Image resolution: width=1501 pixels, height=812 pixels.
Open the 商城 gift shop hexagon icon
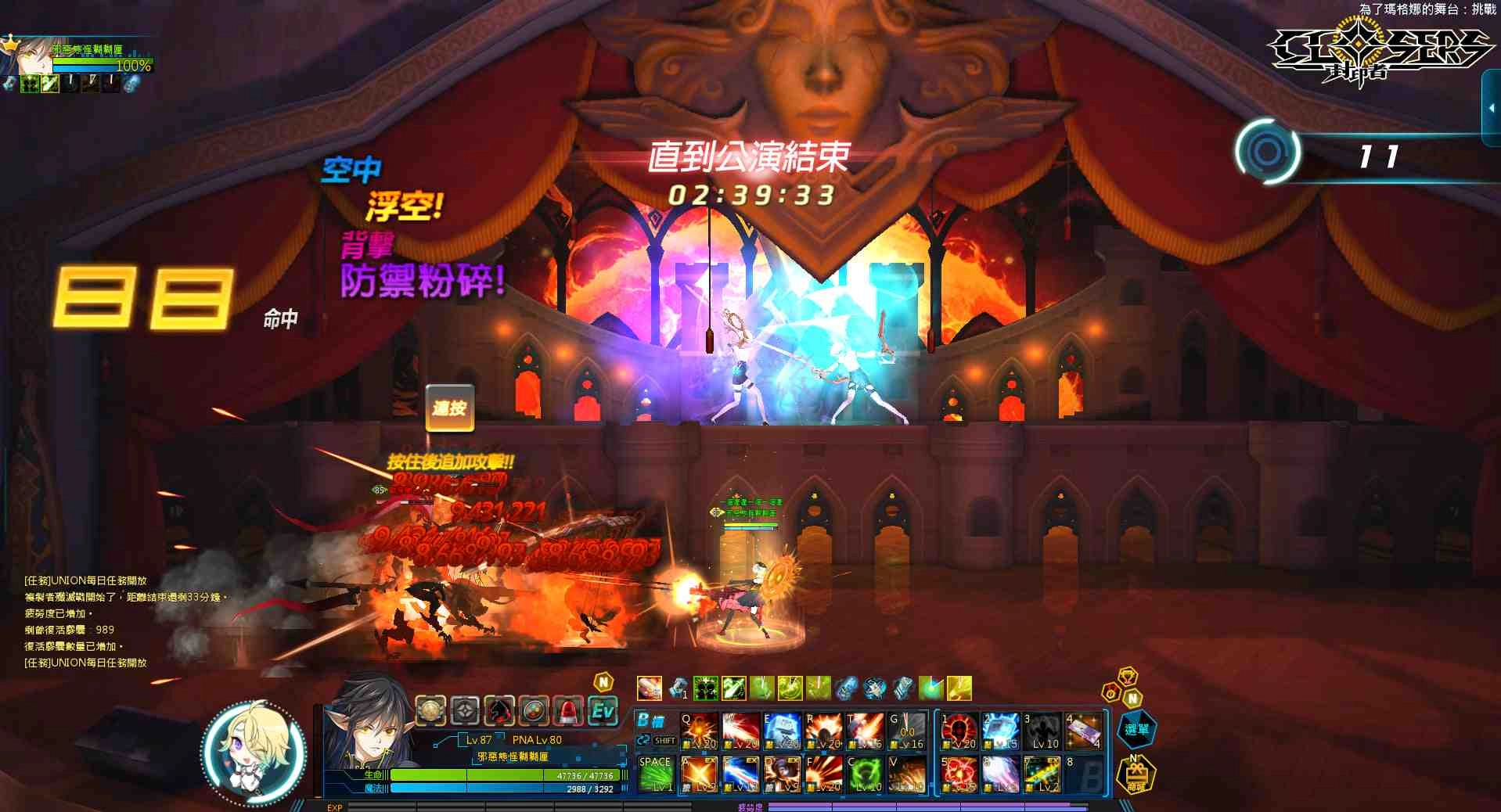[x=1136, y=776]
